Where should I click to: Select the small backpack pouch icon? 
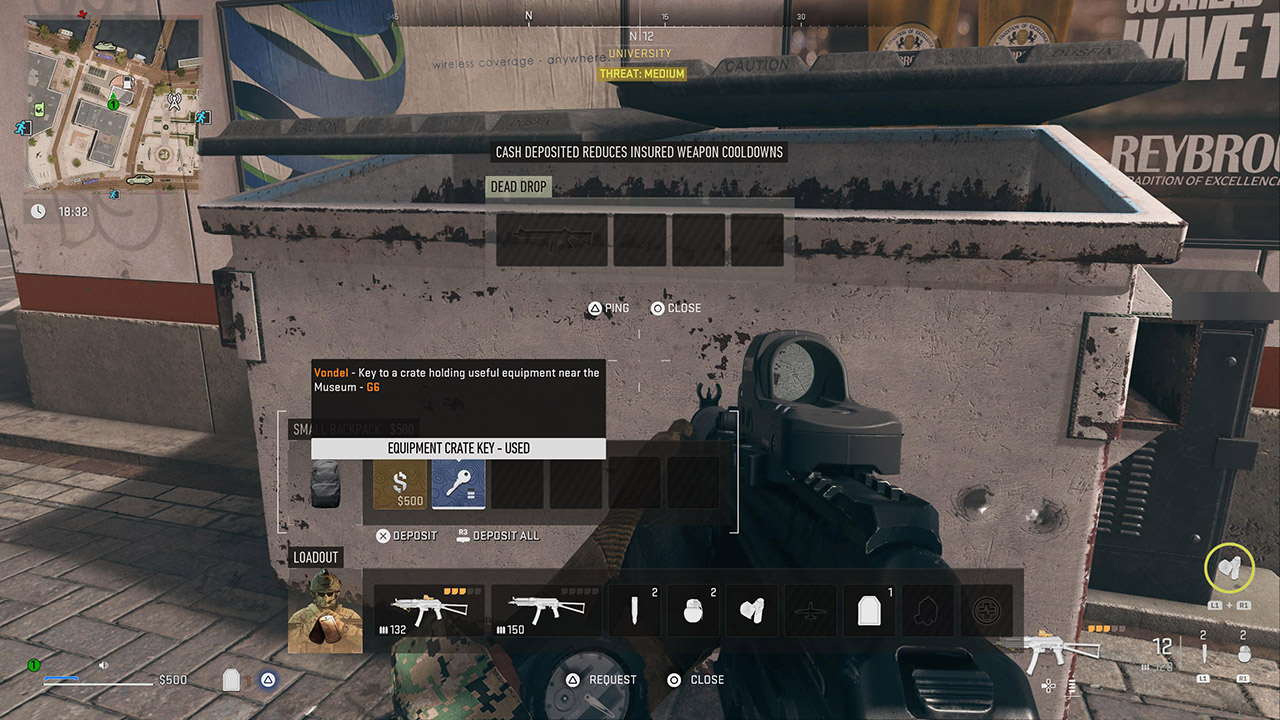325,483
